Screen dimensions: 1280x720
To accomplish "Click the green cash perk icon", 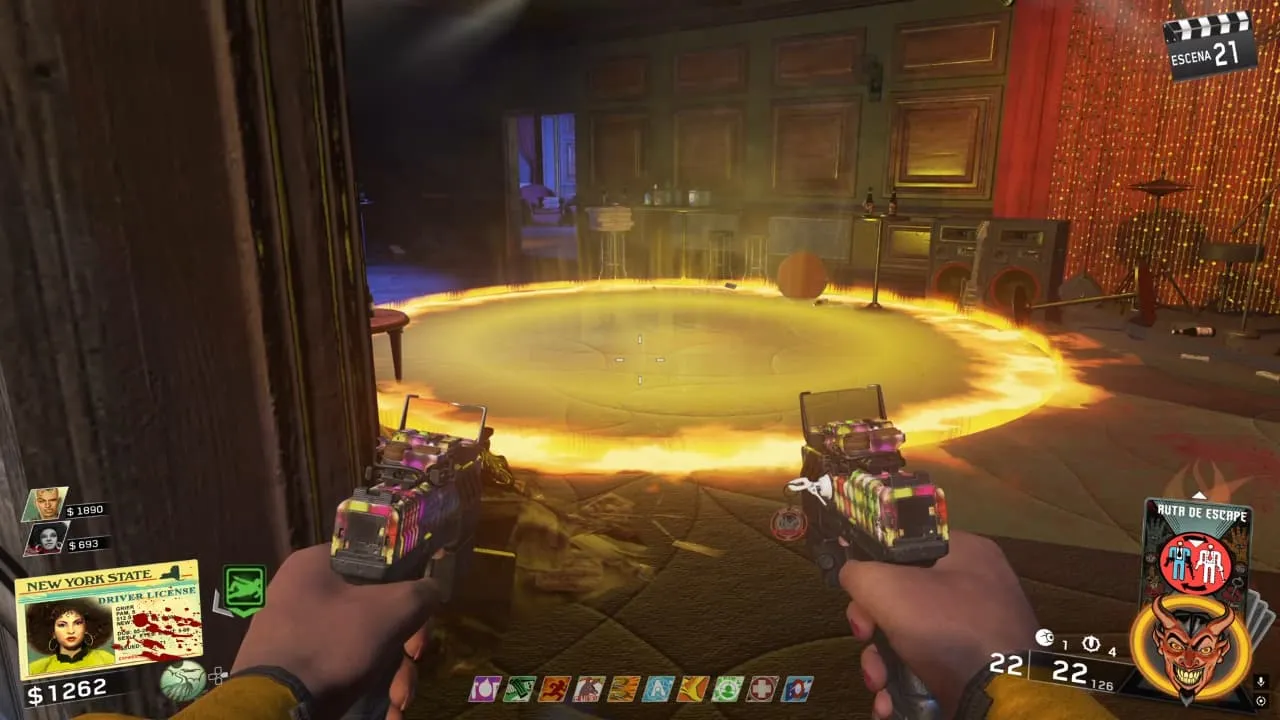I will click(x=519, y=688).
